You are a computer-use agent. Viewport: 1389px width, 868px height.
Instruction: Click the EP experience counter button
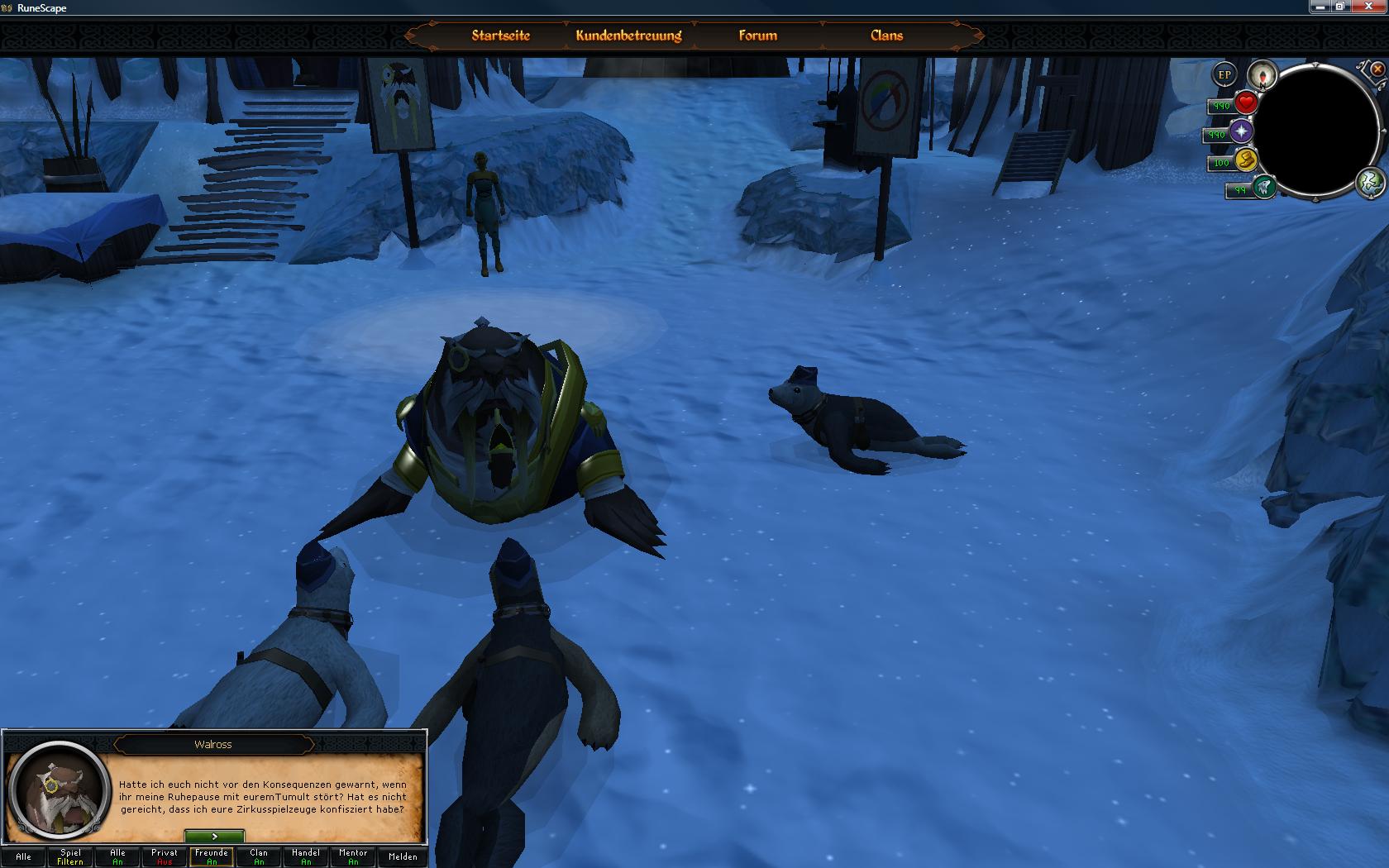pyautogui.click(x=1224, y=75)
